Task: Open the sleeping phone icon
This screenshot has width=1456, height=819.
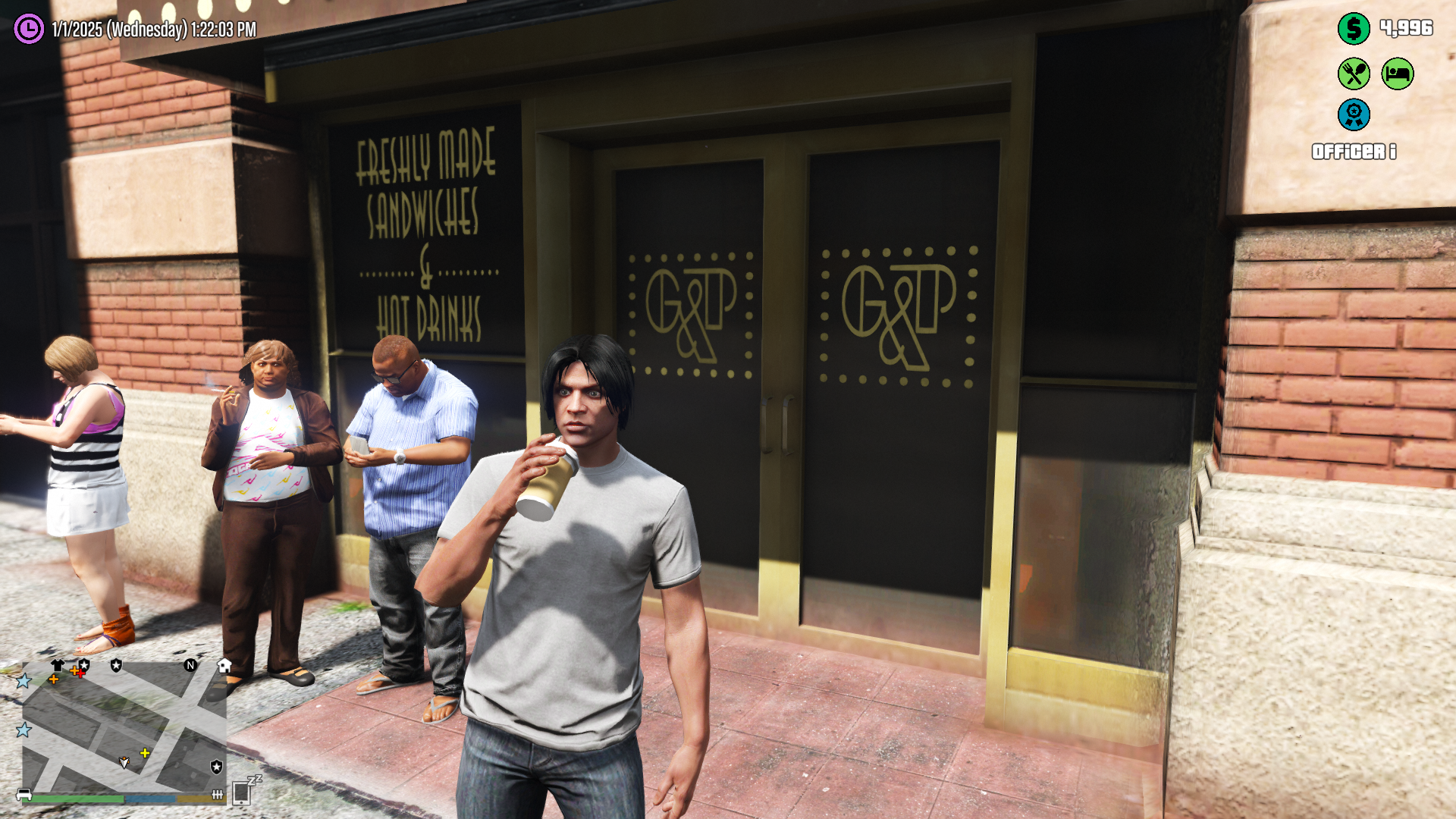Action: click(243, 792)
